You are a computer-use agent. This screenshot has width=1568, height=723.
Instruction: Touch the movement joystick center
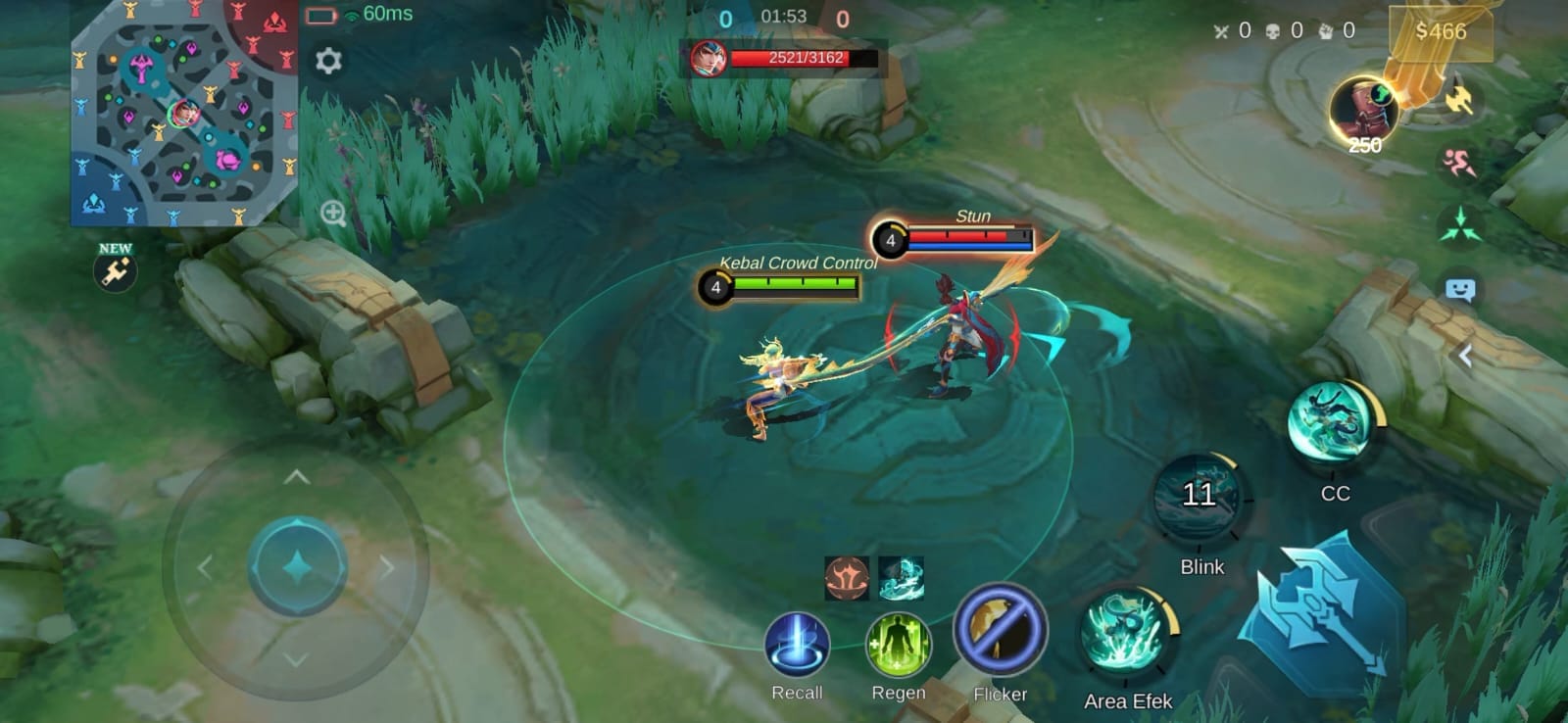[x=297, y=567]
